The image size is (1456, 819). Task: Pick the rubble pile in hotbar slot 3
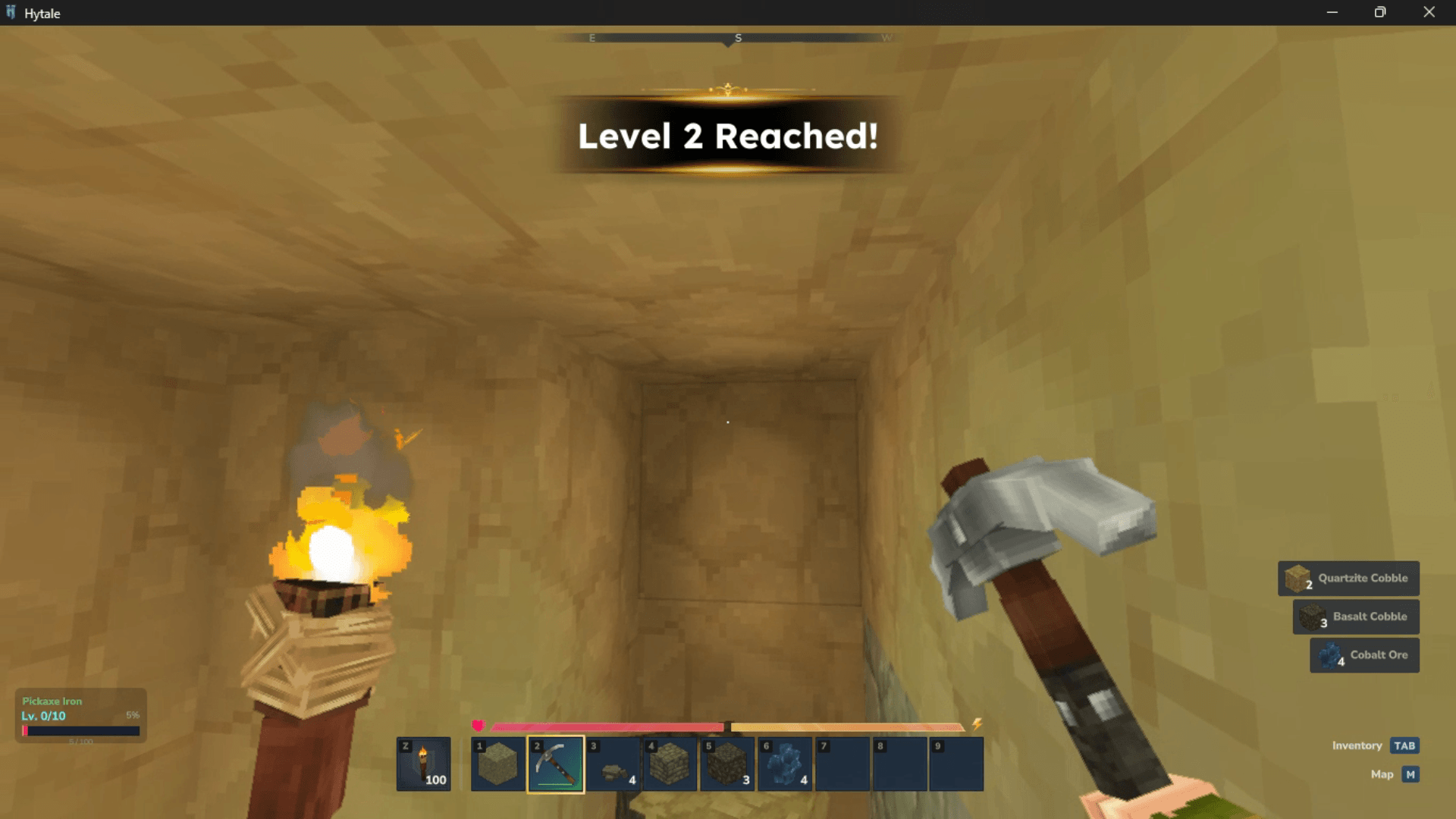pyautogui.click(x=613, y=764)
